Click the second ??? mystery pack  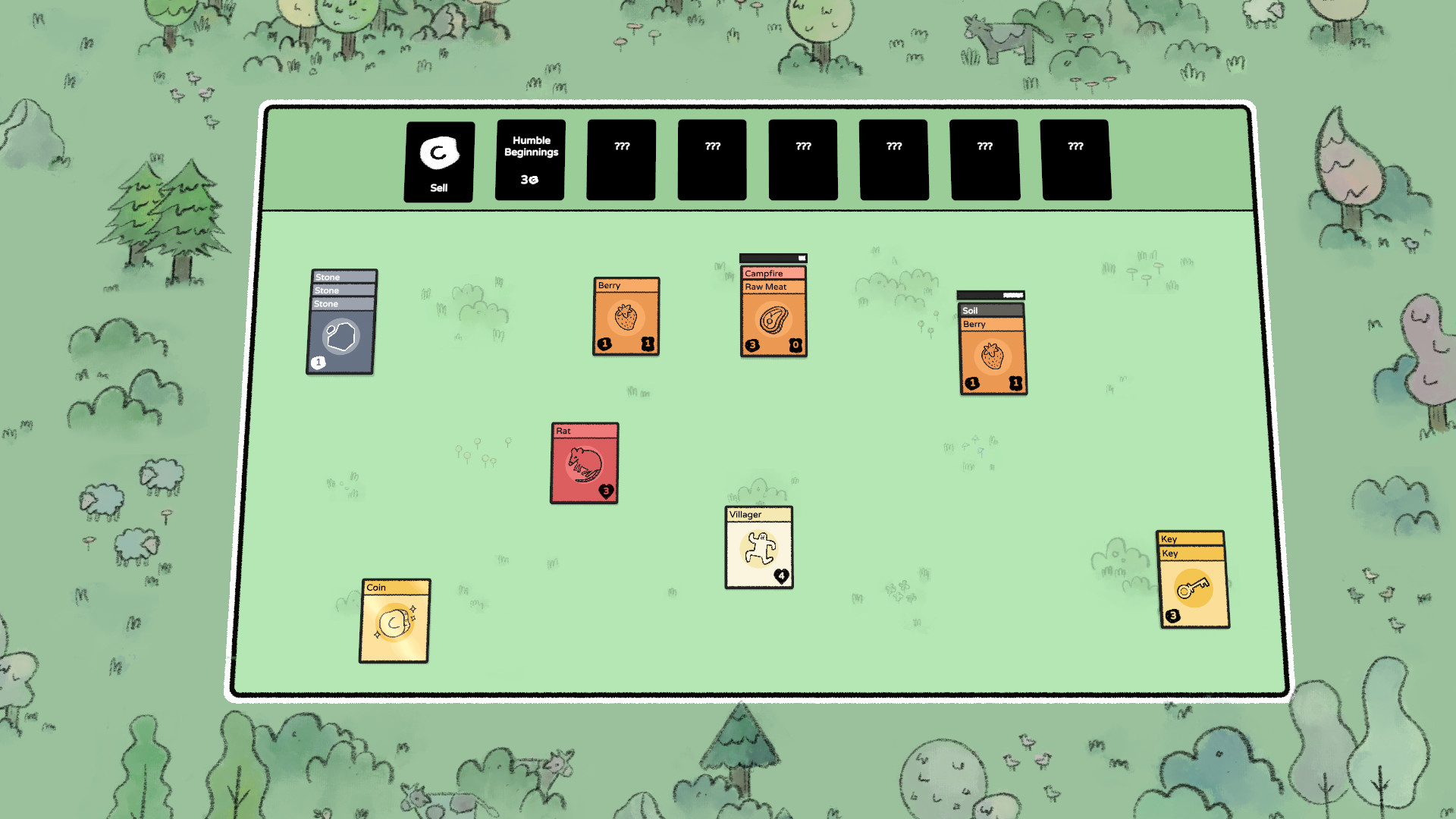pos(711,159)
